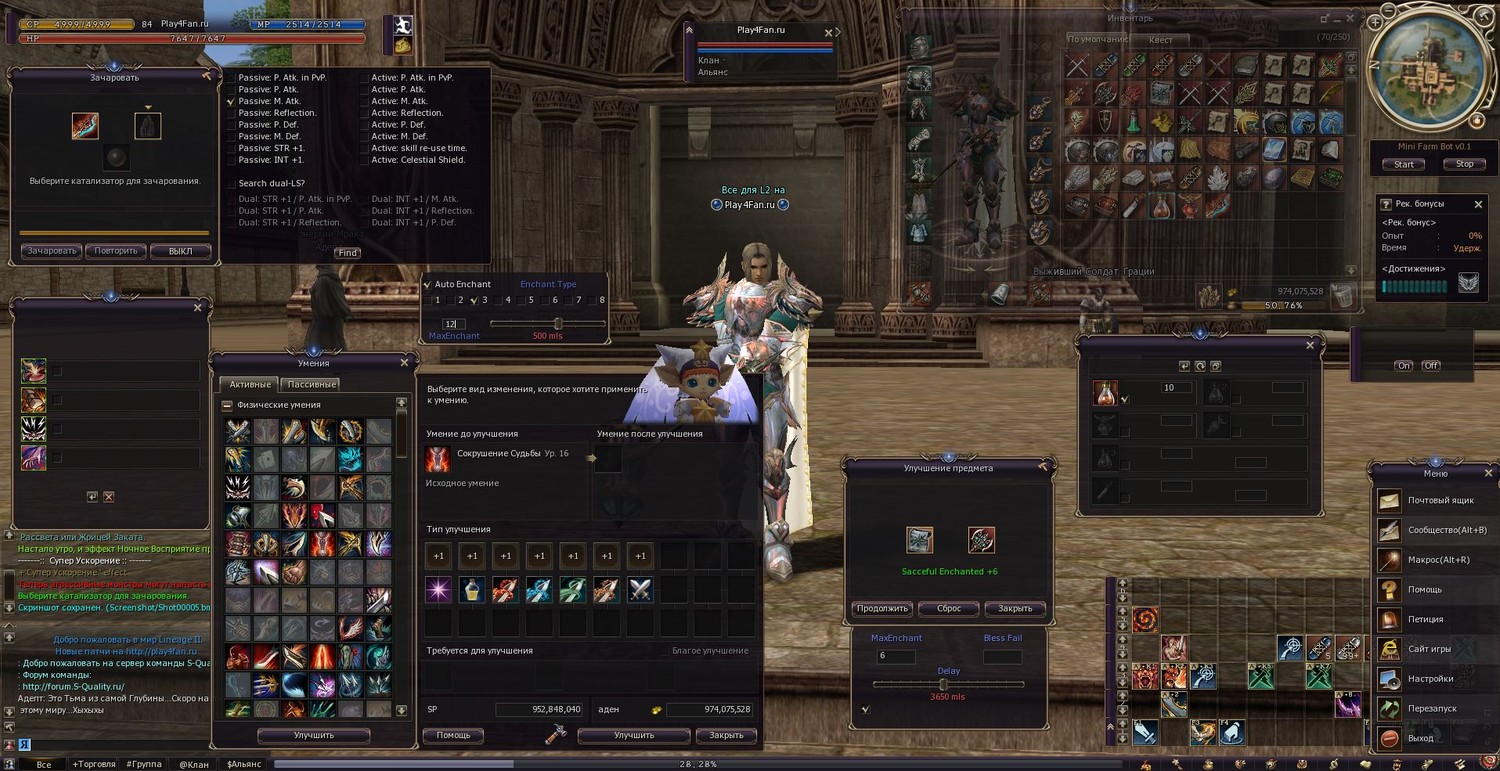Screen dimensions: 1500x771
Task: Choose Выход to exit the game
Action: pos(1420,738)
